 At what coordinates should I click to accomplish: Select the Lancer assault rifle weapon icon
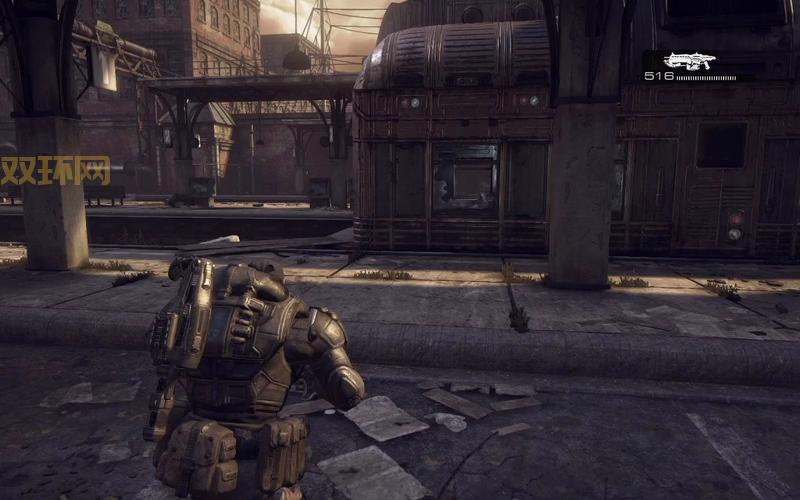(690, 61)
